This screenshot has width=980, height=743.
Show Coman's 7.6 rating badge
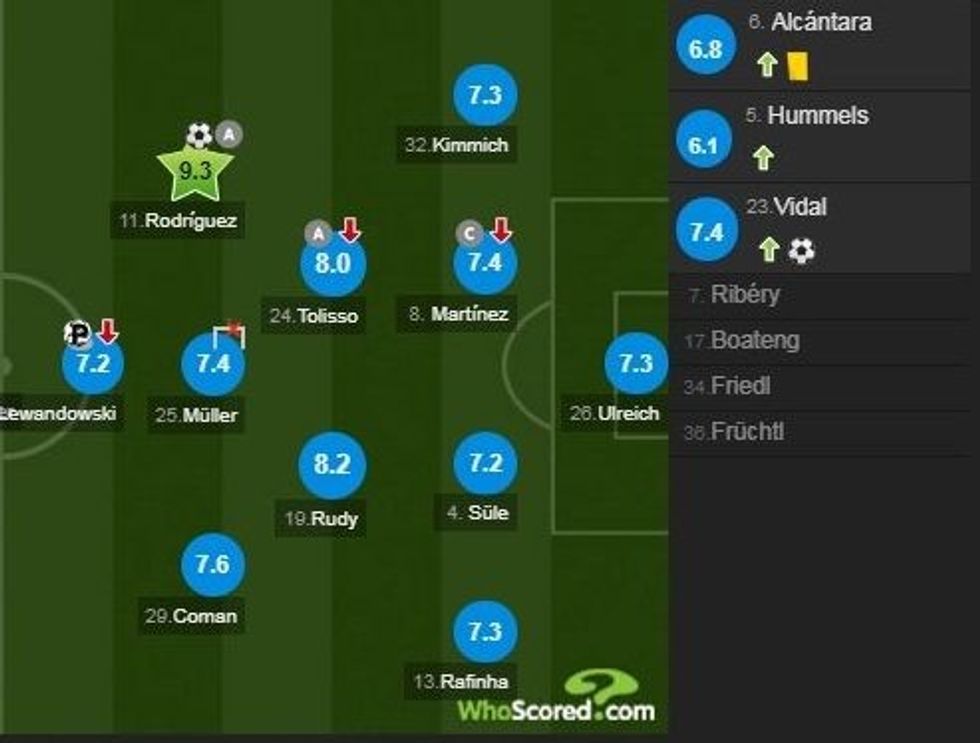[213, 565]
